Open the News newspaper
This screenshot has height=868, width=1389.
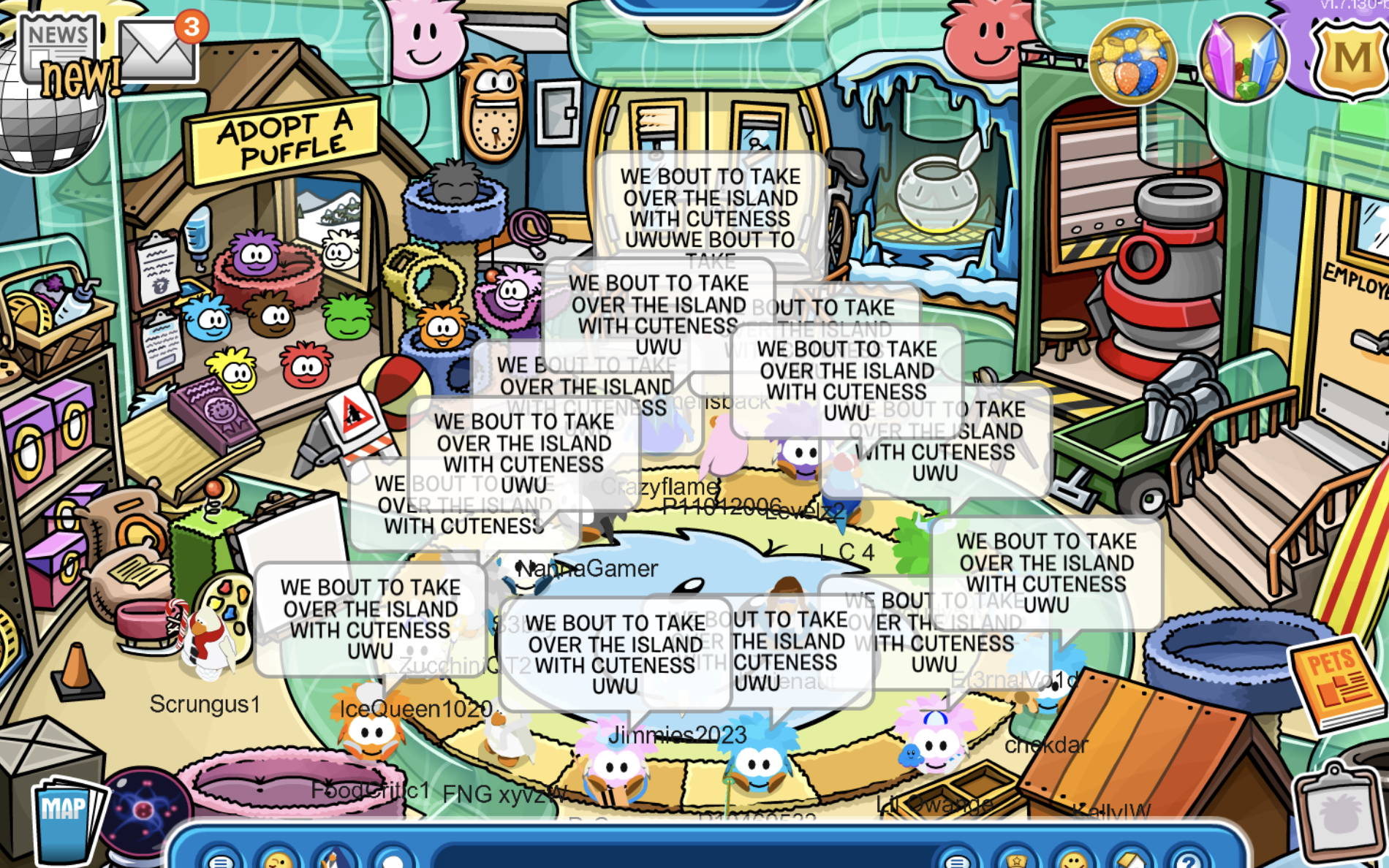coord(58,45)
